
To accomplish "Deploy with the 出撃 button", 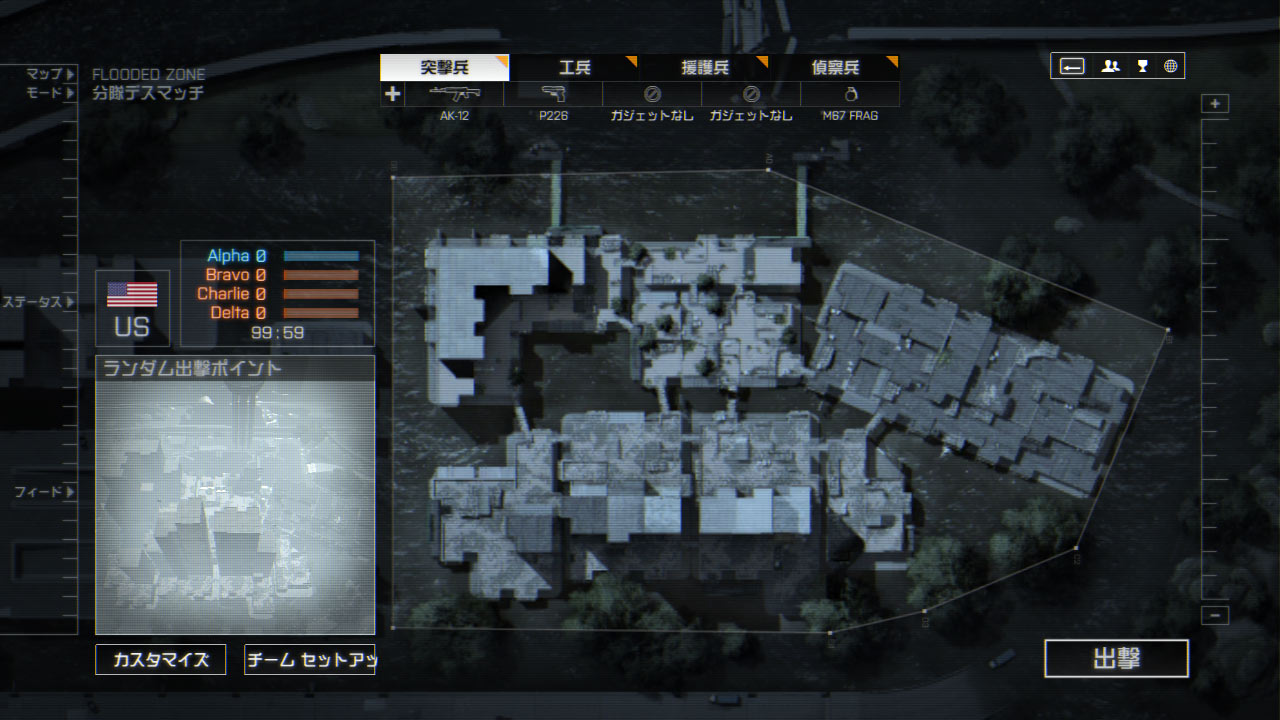I will pyautogui.click(x=1116, y=659).
